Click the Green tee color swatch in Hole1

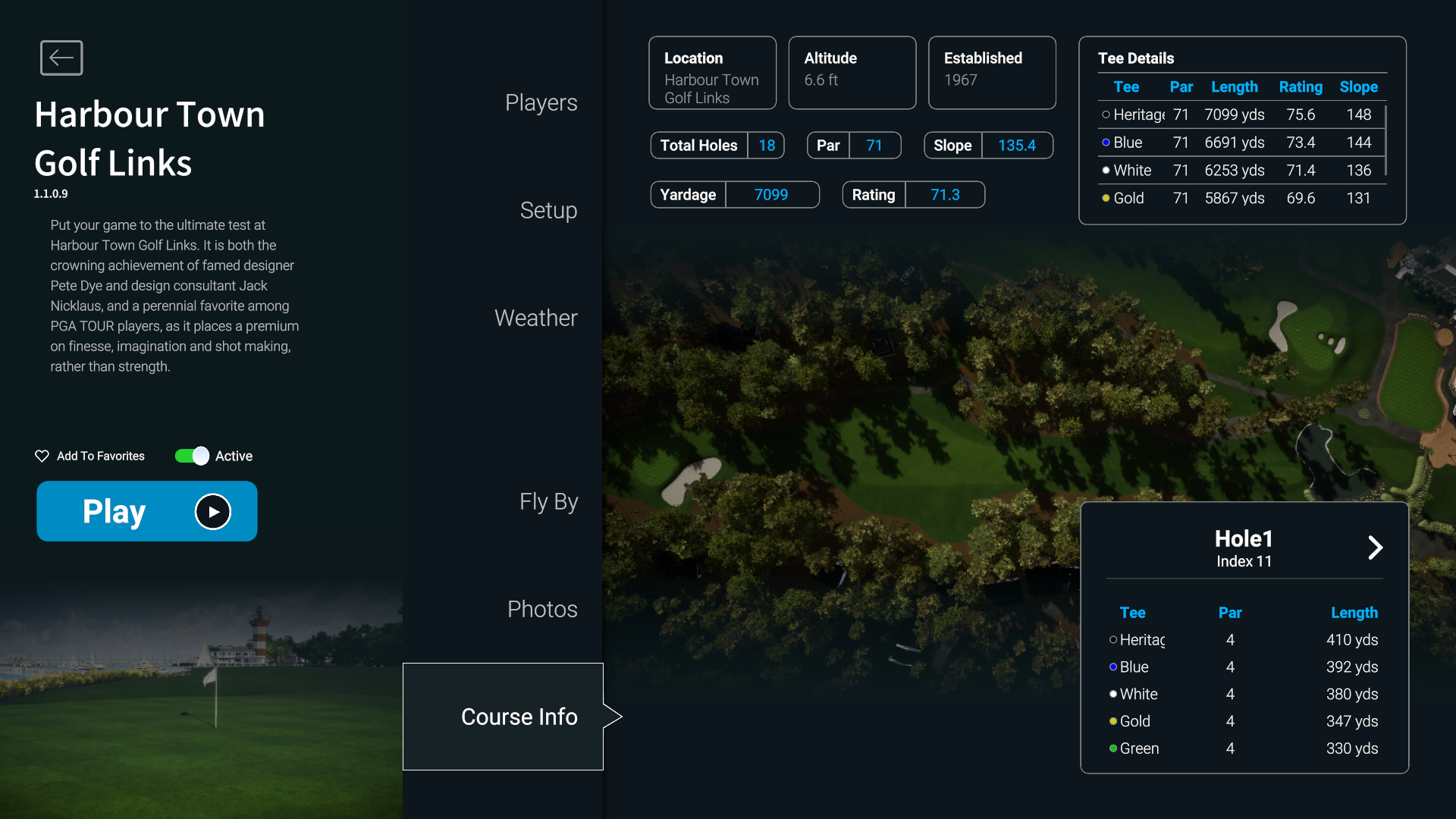[x=1112, y=748]
